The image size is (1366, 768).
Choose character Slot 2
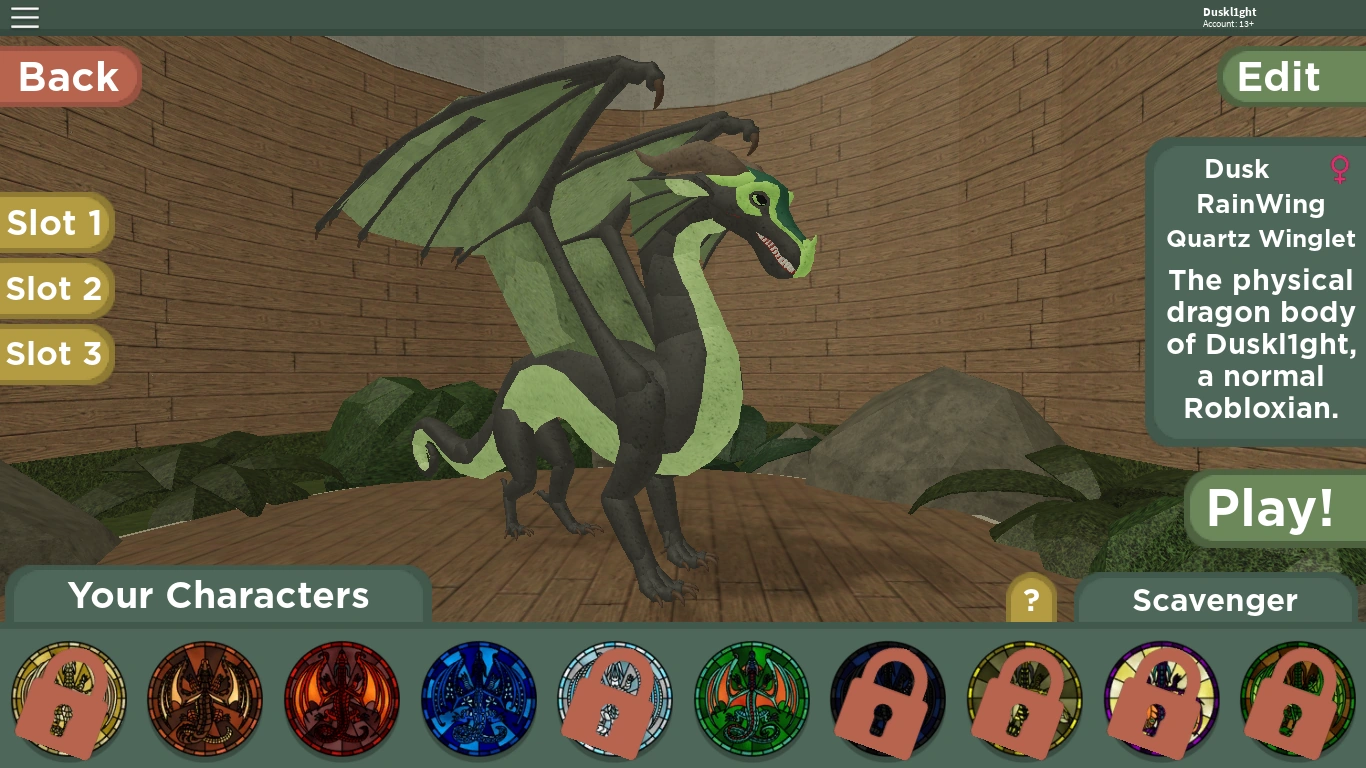(x=55, y=288)
